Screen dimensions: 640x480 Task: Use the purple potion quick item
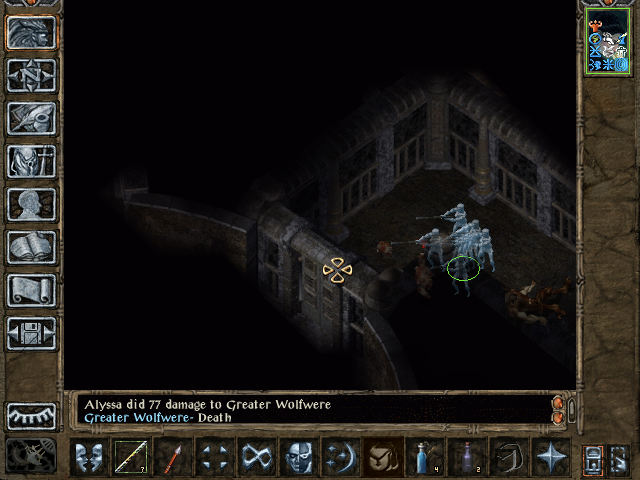coord(466,457)
